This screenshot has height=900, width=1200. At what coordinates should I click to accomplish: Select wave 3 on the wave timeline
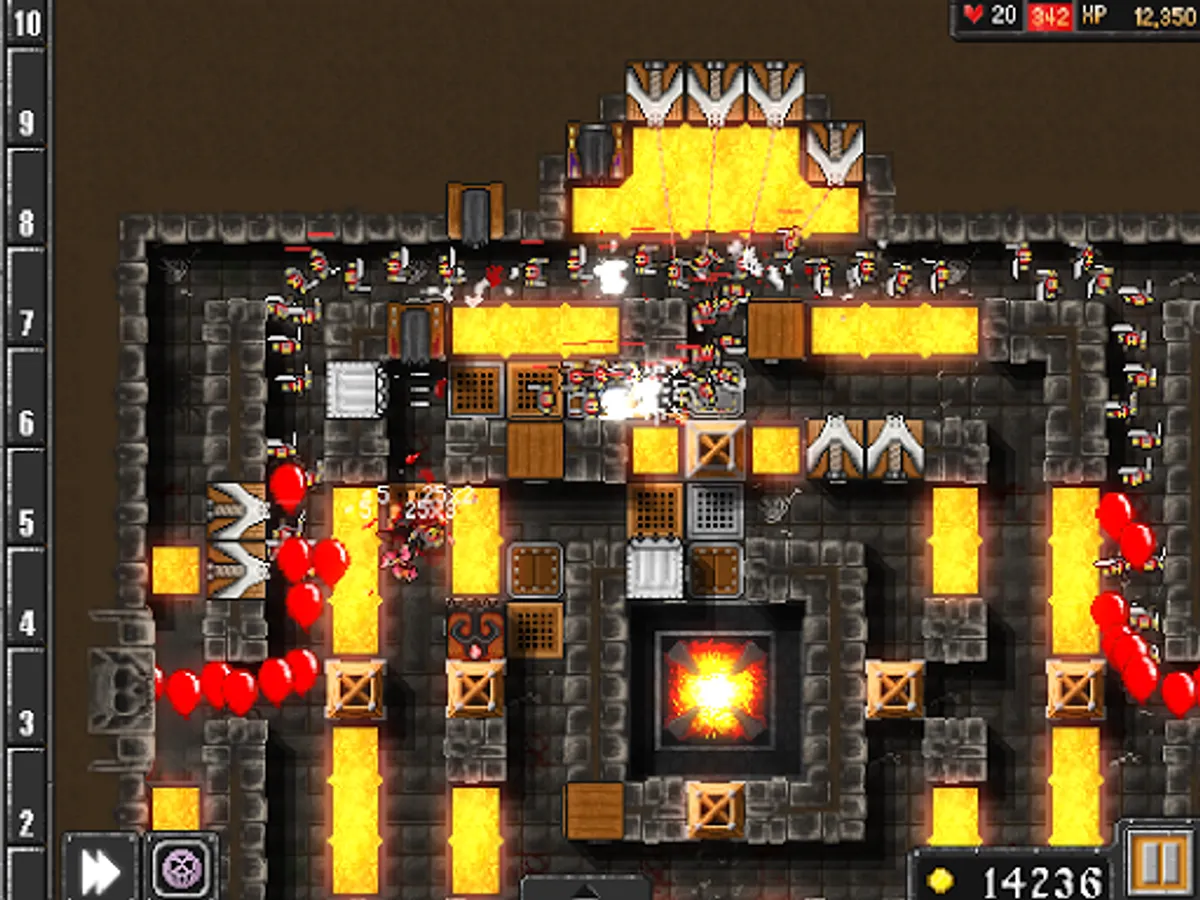(26, 722)
